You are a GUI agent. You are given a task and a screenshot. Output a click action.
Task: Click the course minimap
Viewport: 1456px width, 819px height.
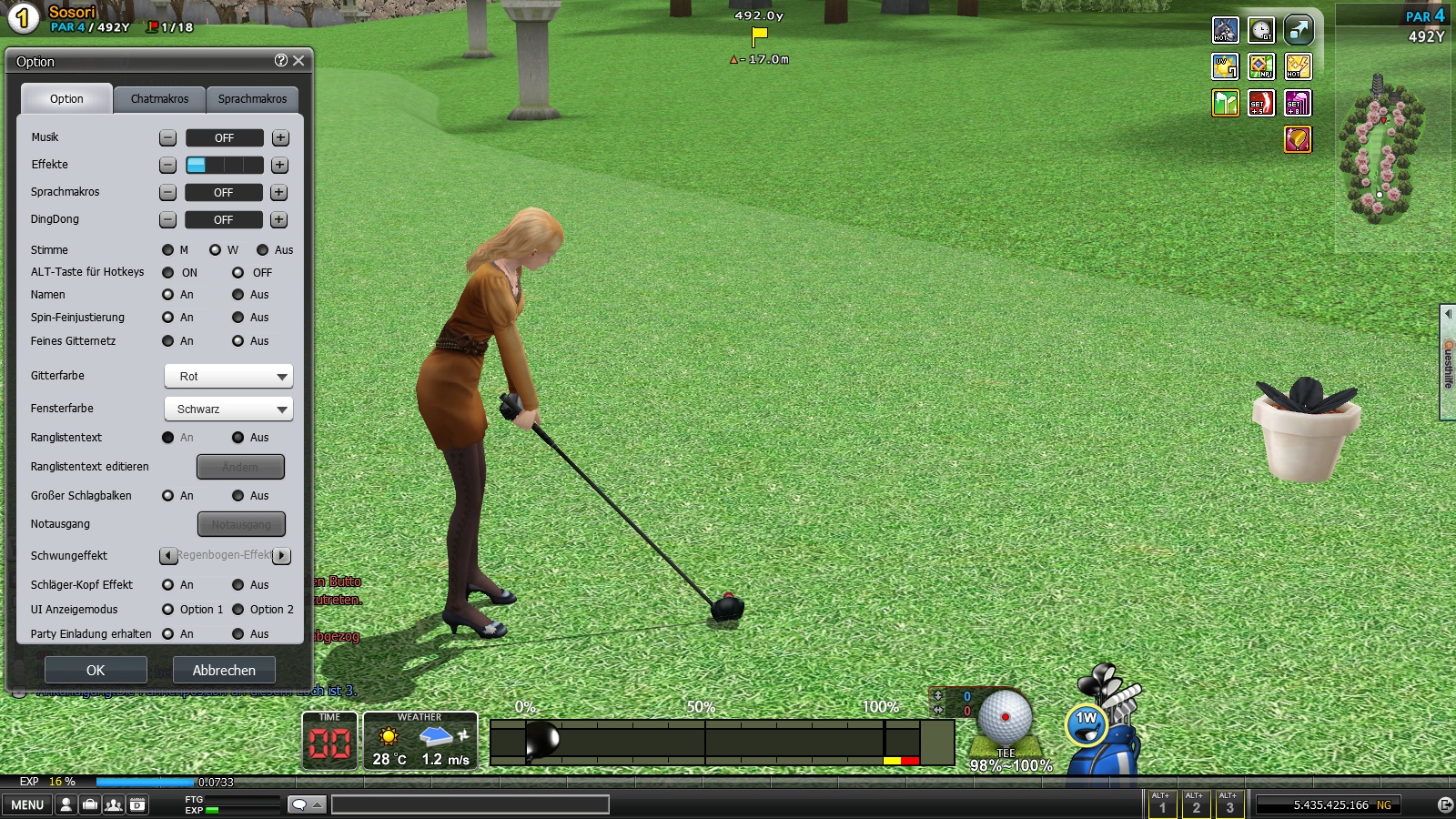click(x=1381, y=150)
